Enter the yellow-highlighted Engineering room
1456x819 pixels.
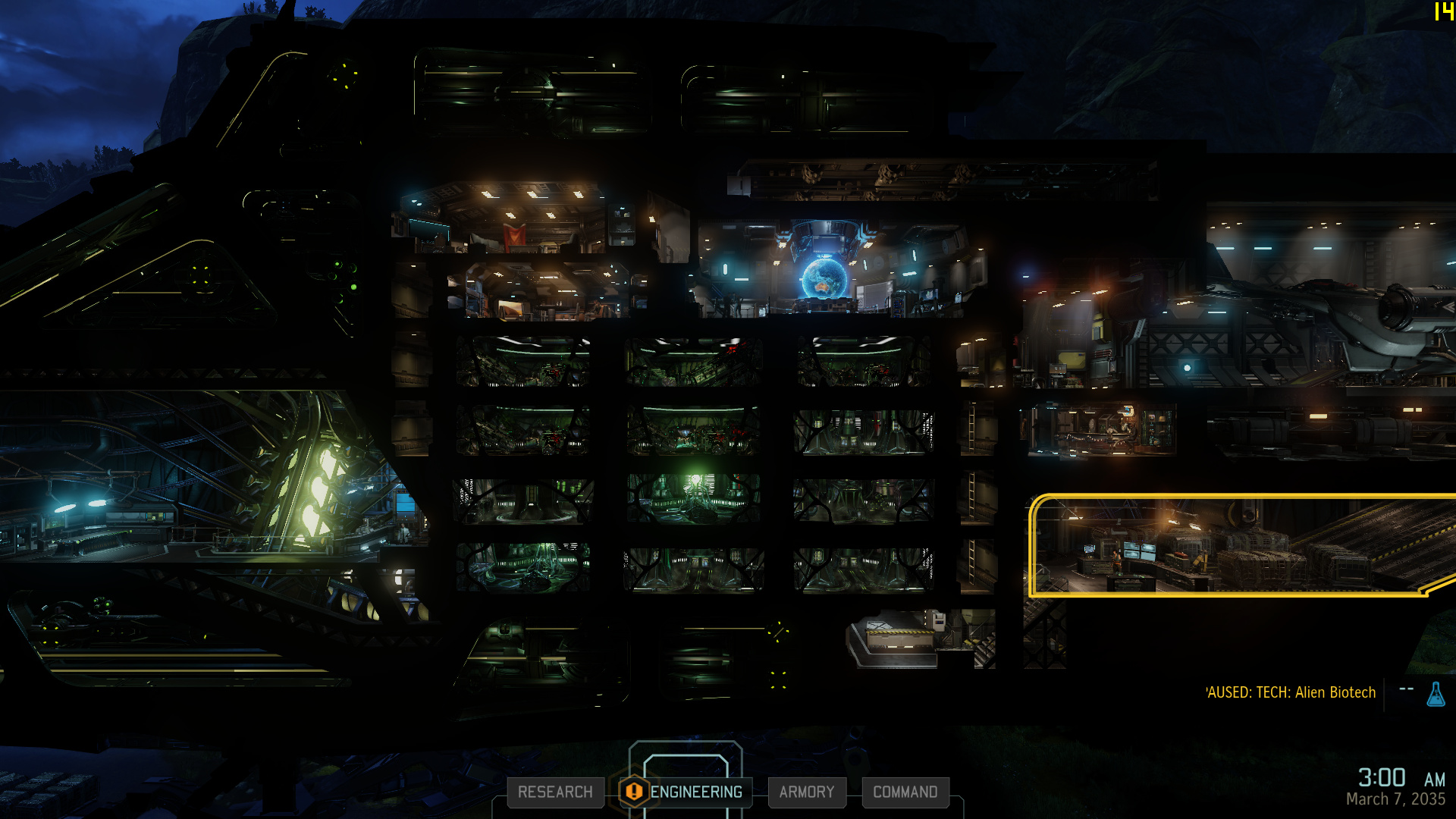[x=1236, y=546]
